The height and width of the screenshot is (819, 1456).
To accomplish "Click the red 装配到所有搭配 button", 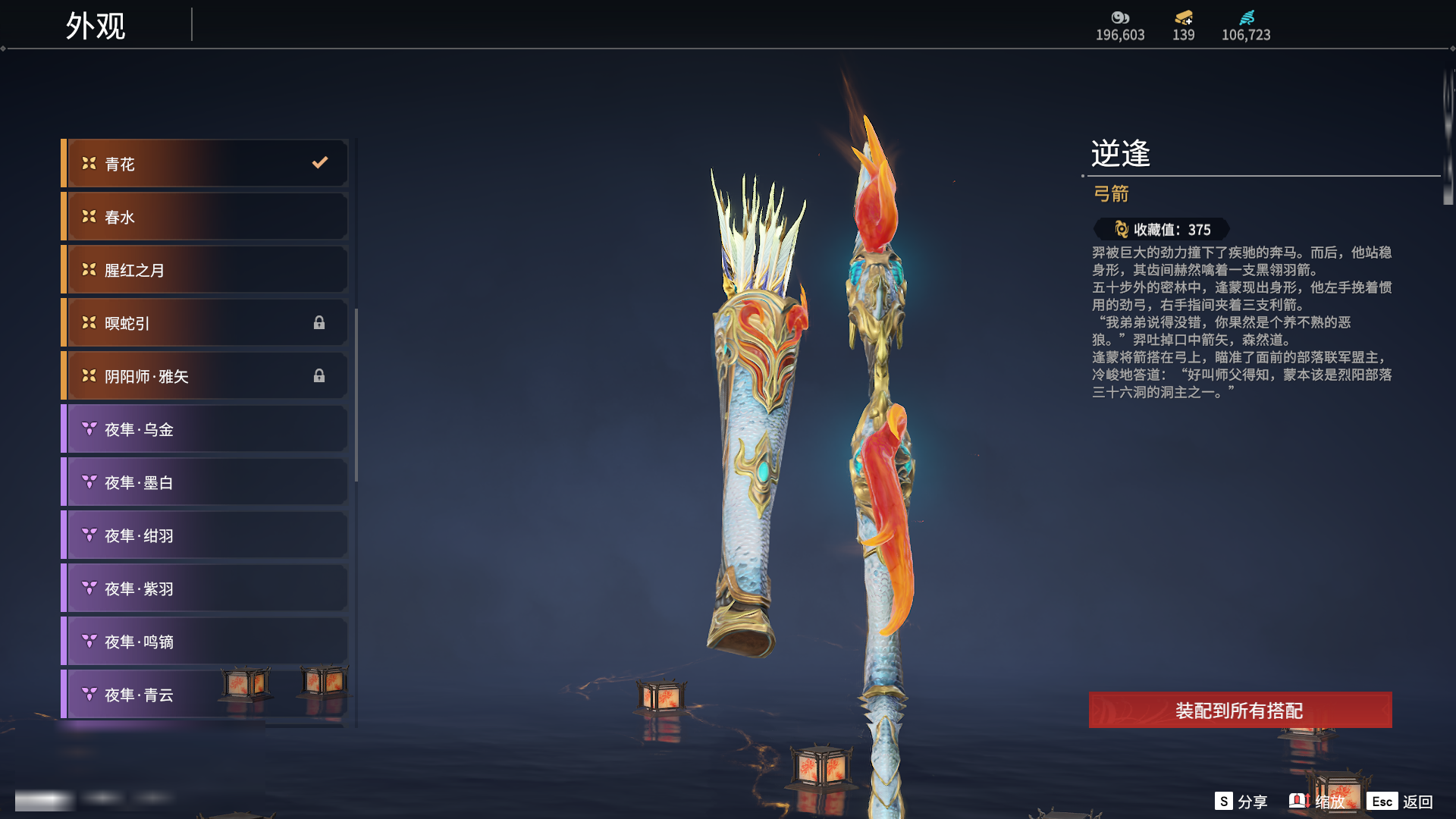I will (x=1240, y=711).
